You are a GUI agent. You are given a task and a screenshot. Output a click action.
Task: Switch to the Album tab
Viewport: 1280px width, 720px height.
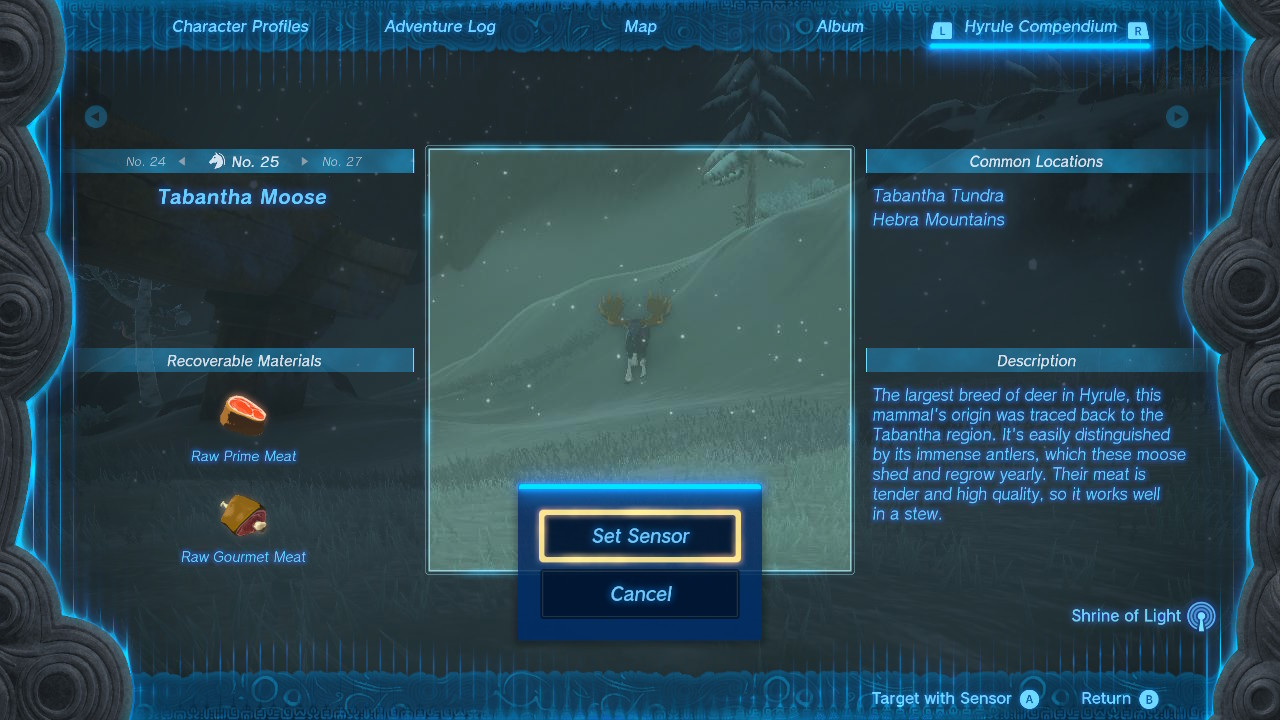click(x=839, y=26)
